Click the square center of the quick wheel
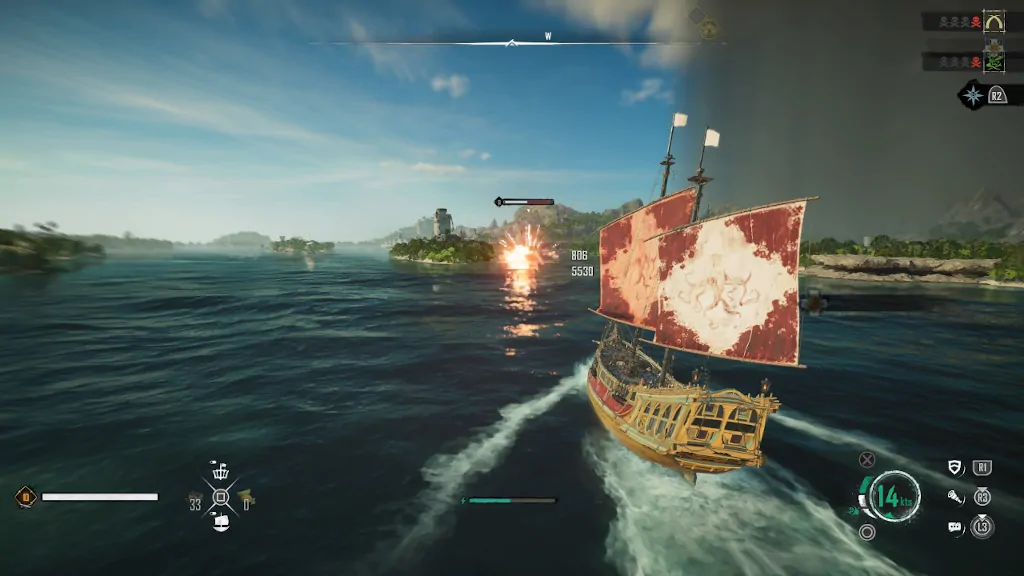This screenshot has height=576, width=1024. point(221,496)
